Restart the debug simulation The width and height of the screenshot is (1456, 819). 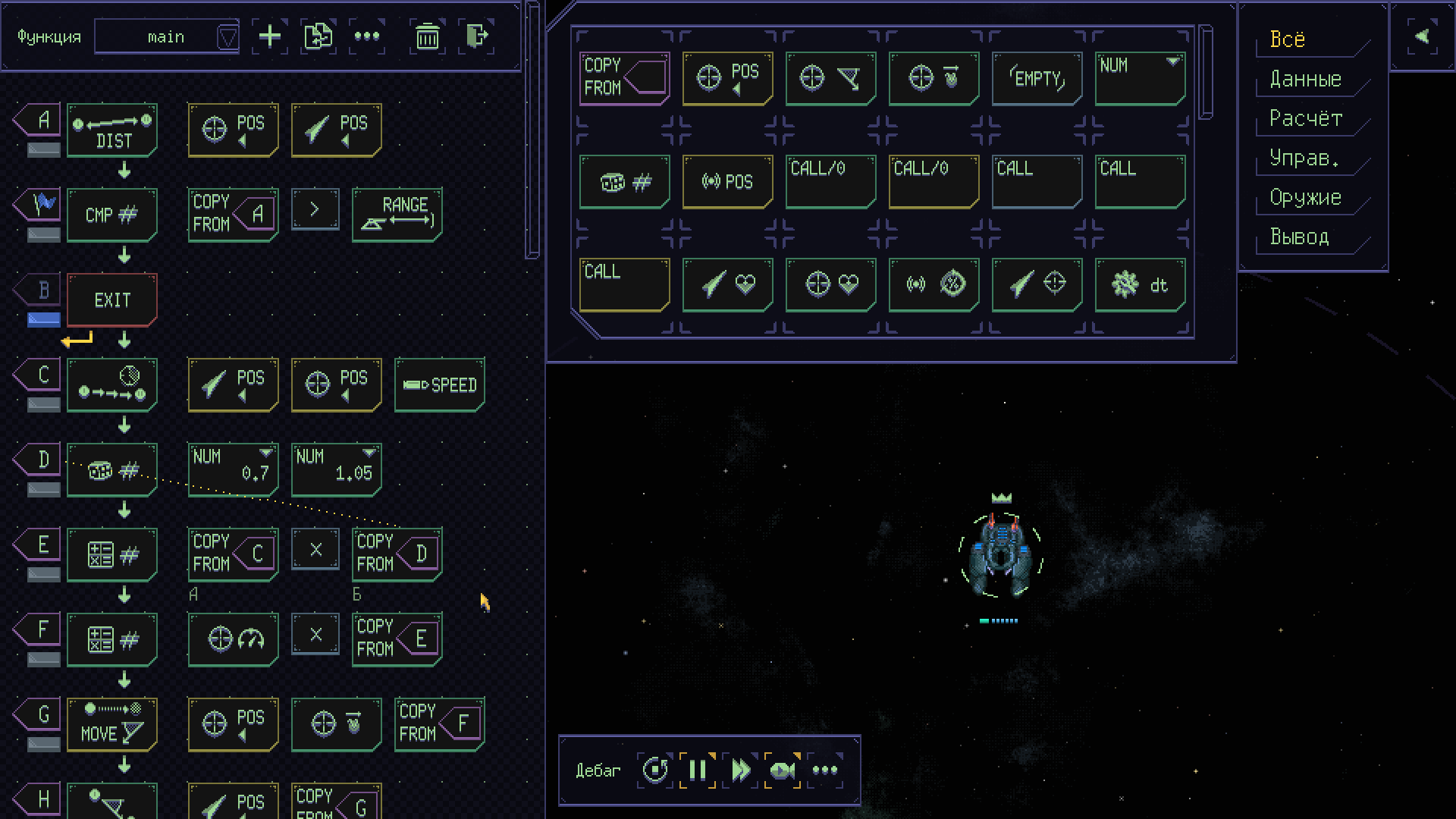655,770
